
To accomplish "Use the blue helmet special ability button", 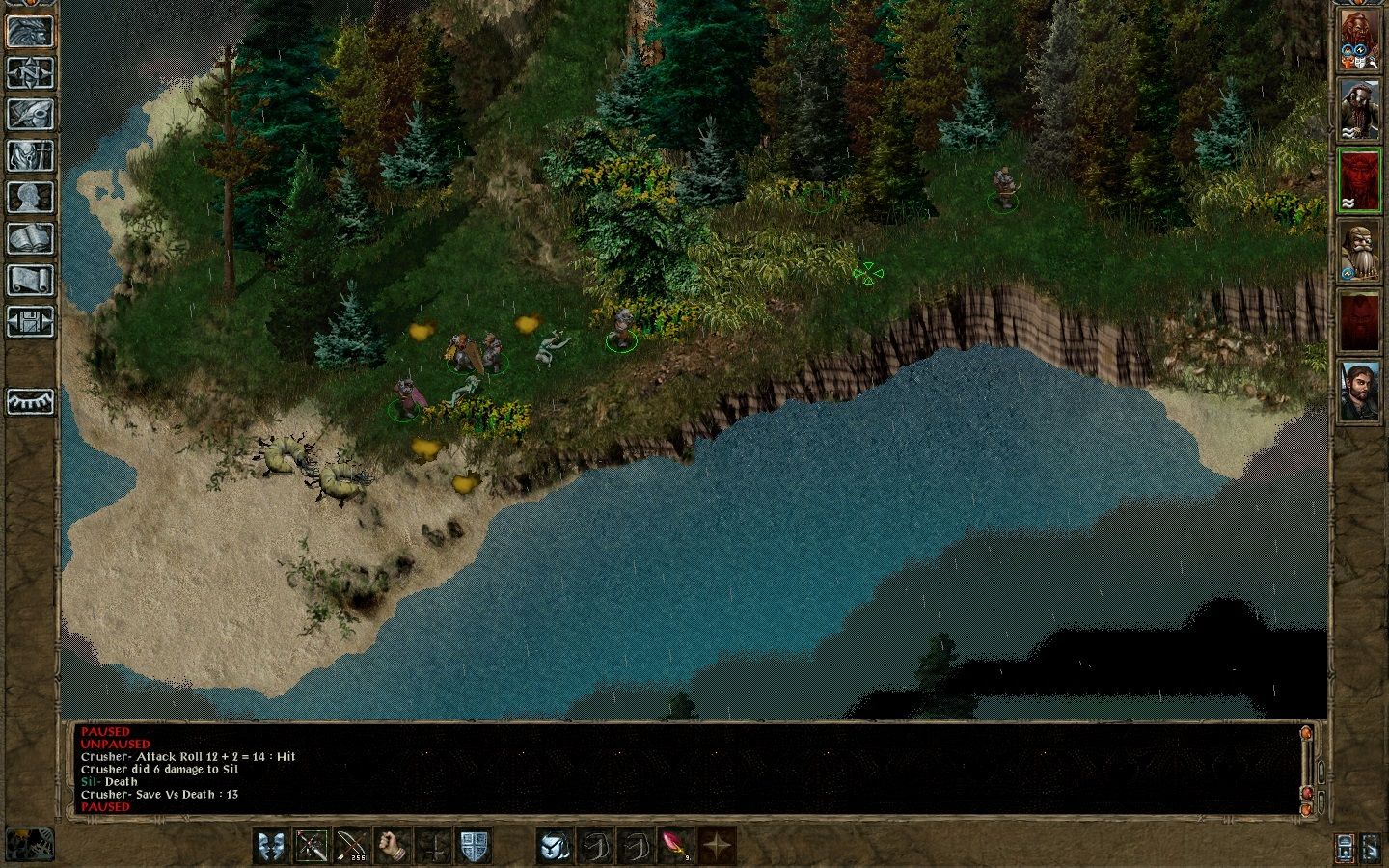I will point(555,846).
